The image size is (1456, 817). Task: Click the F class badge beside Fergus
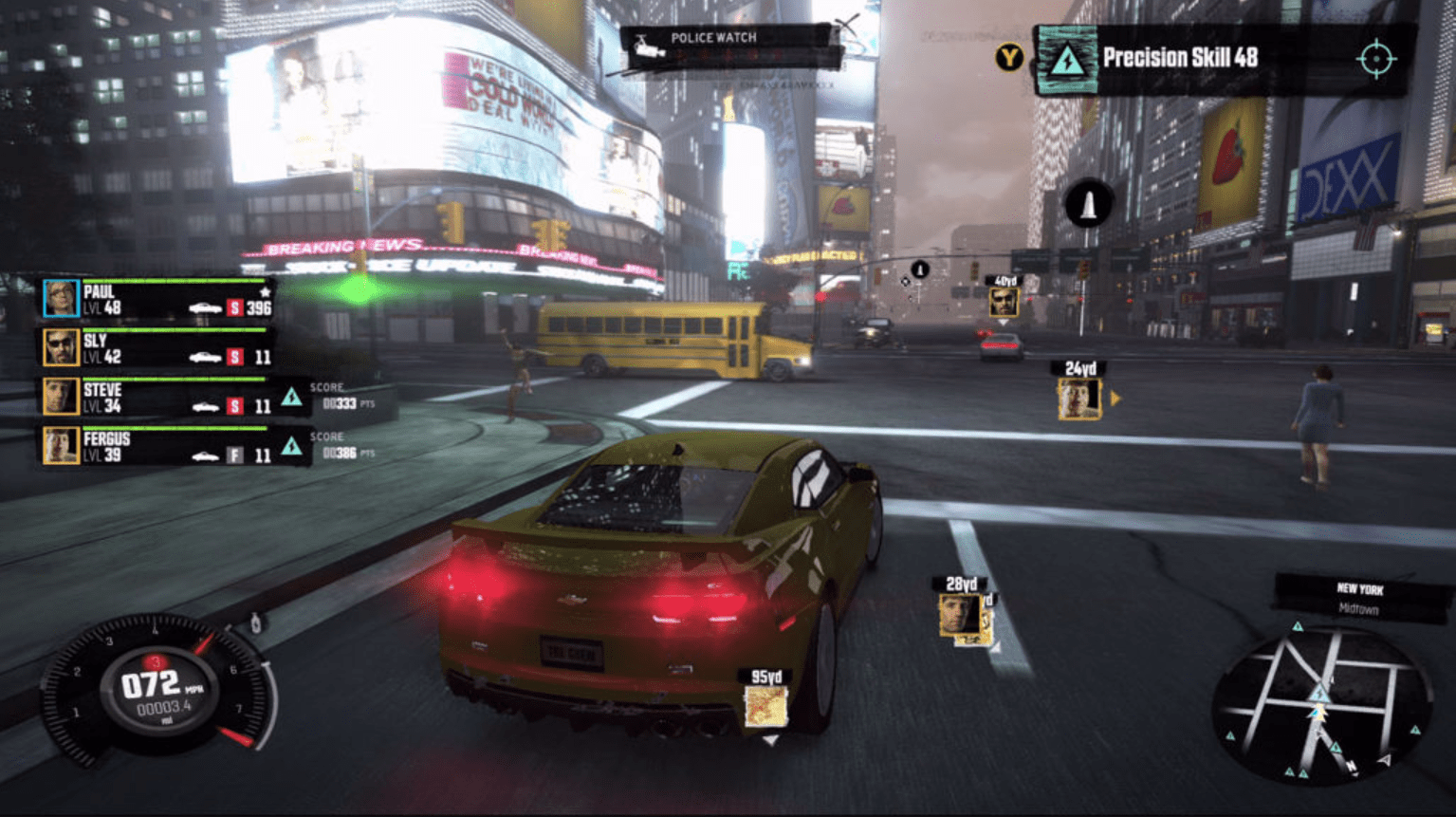[235, 453]
